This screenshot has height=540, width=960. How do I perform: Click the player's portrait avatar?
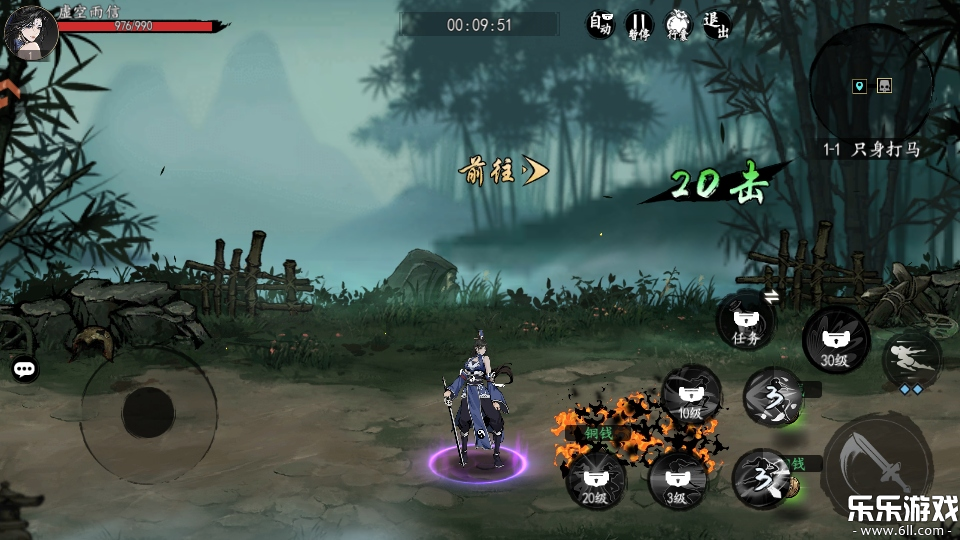pos(30,32)
